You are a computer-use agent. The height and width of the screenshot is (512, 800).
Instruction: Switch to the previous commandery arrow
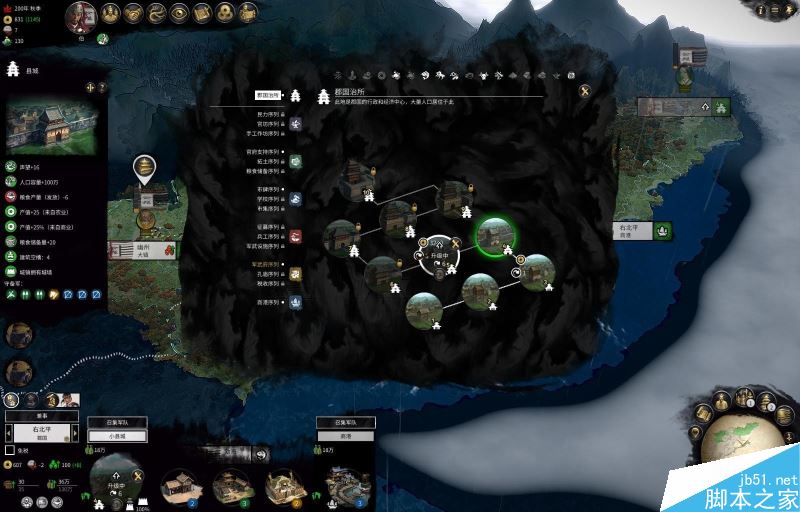tap(10, 433)
